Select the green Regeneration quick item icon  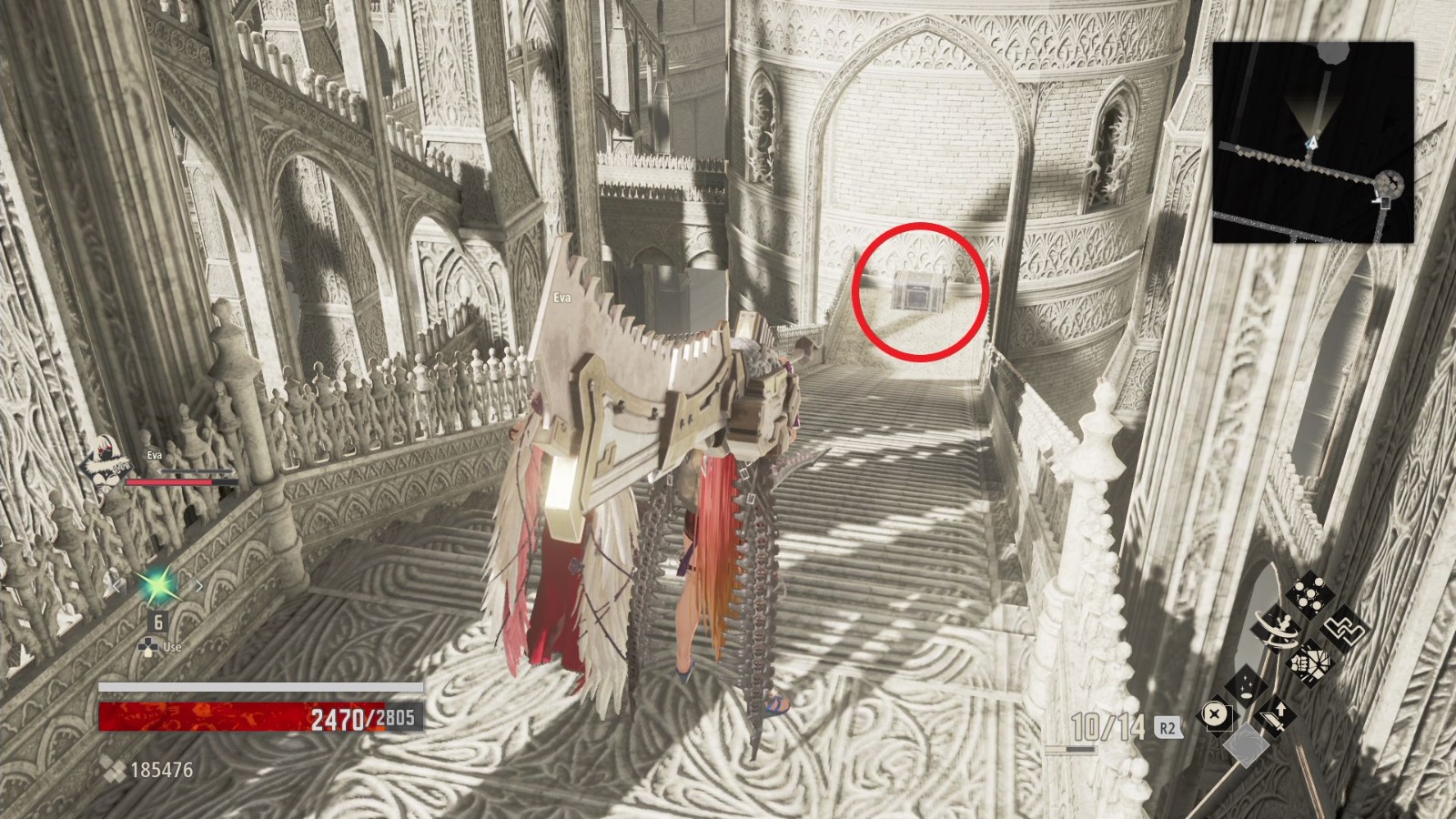click(x=158, y=586)
